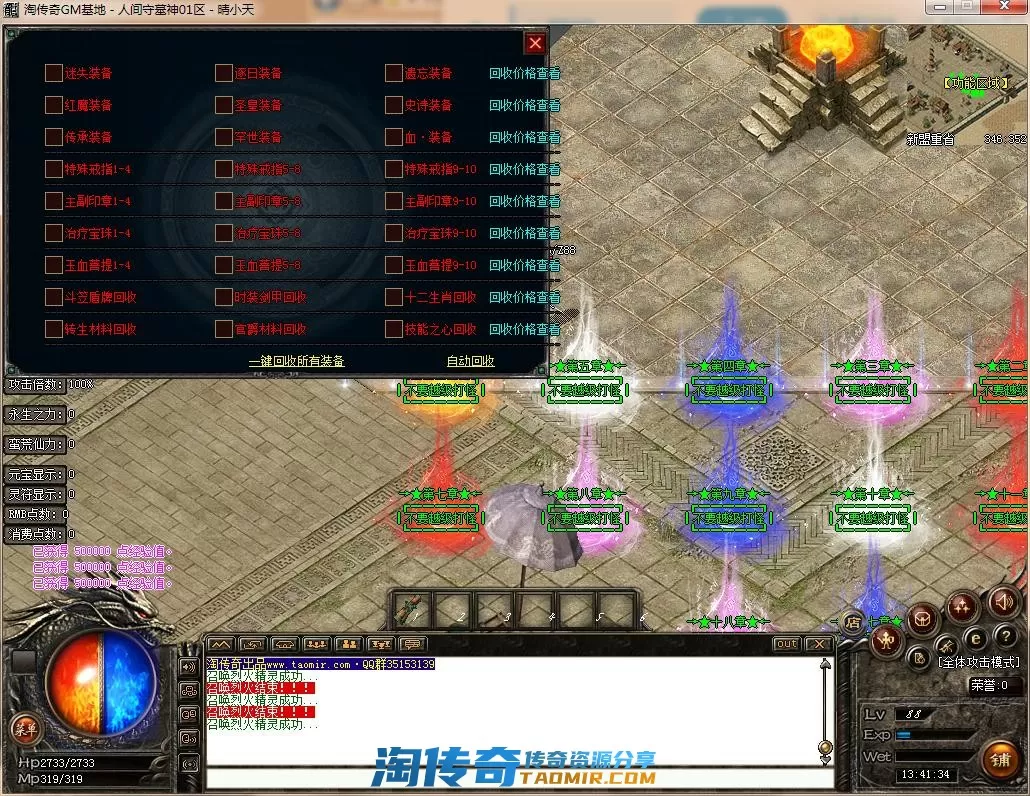Tick the 迷失装备 checkbox
The height and width of the screenshot is (796, 1030).
54,73
